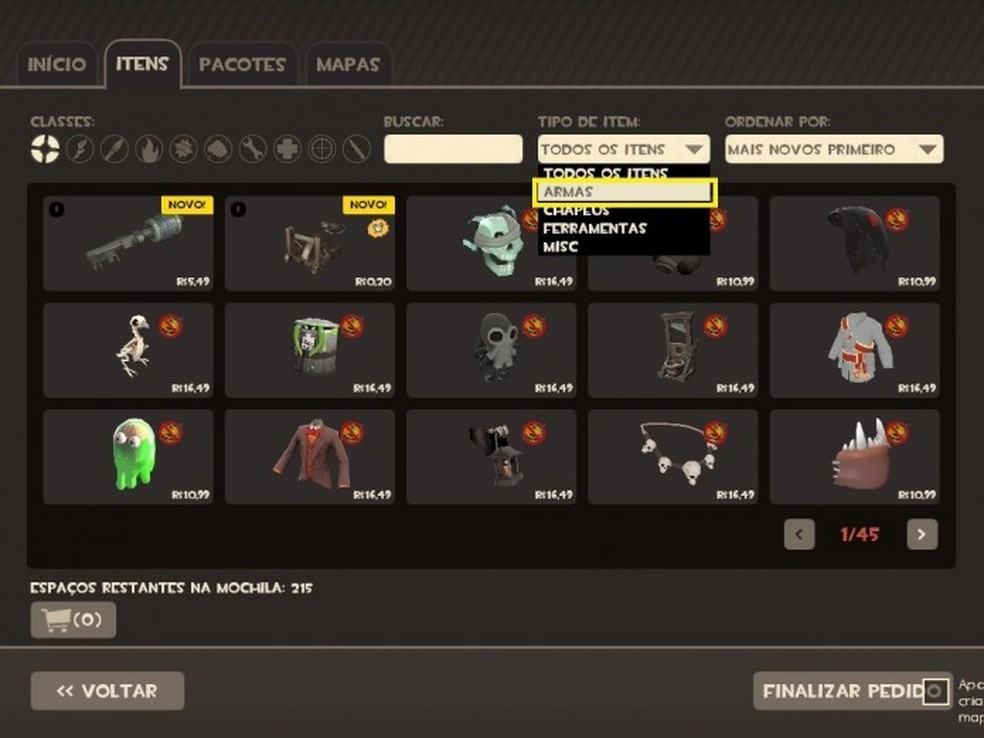This screenshot has width=984, height=738.
Task: Filter by the Pyro flame class icon
Action: tap(149, 150)
